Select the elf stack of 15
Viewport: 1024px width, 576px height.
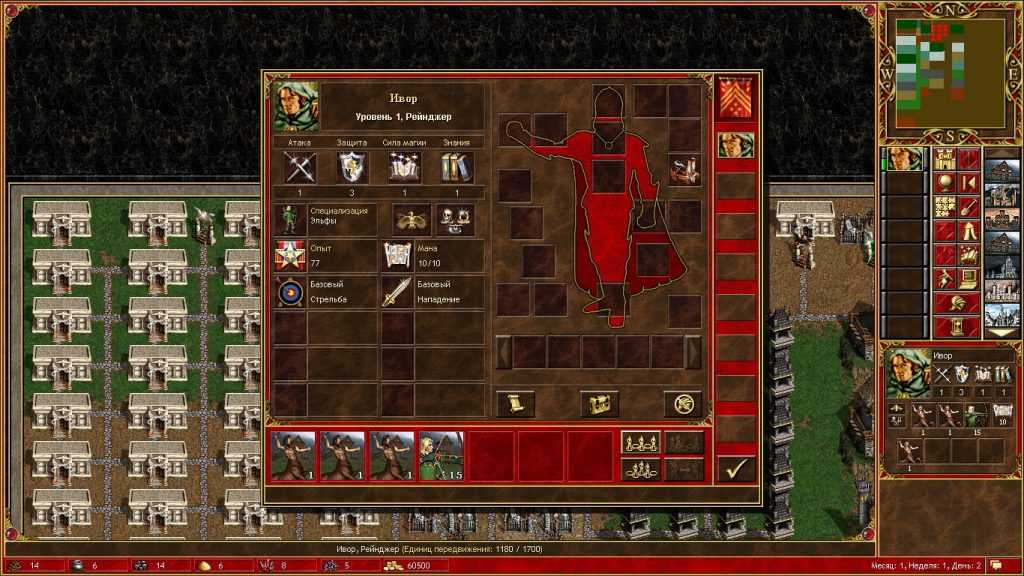441,455
